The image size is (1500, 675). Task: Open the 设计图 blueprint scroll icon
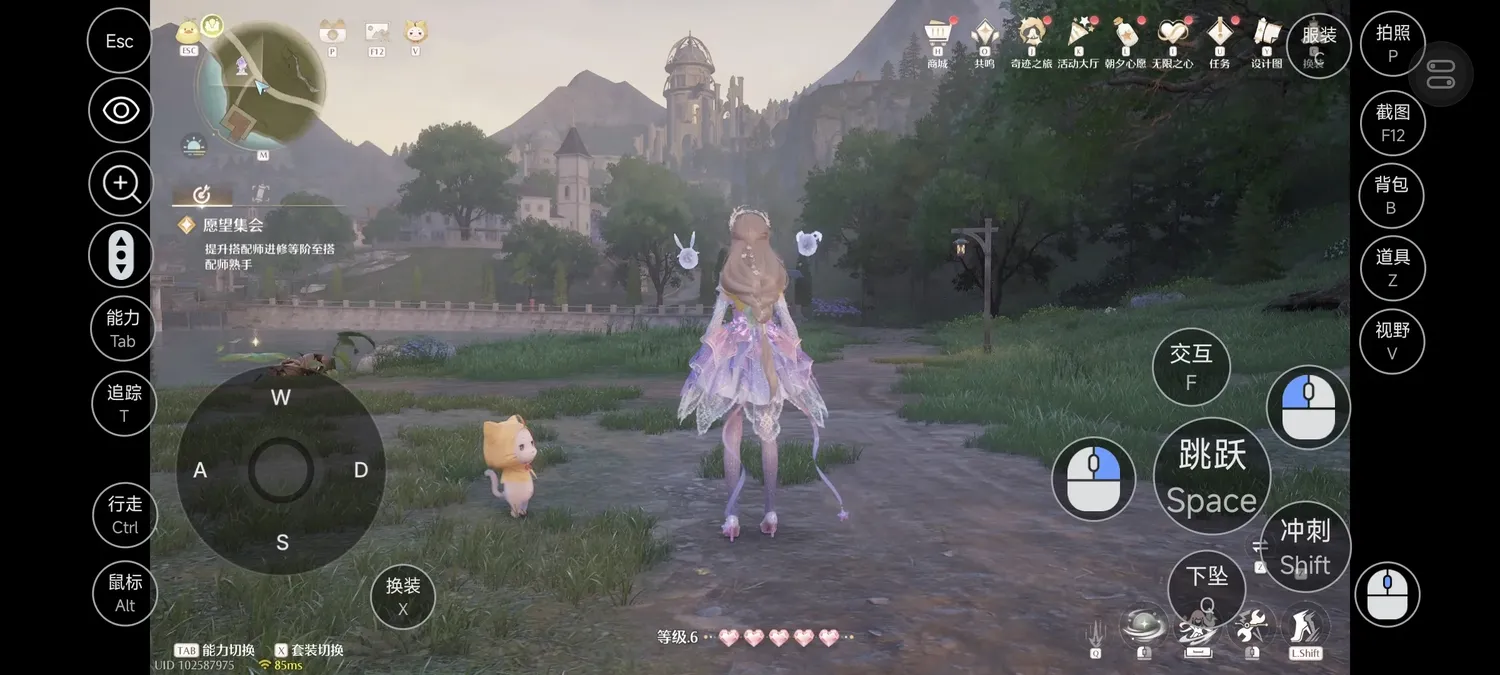1266,35
